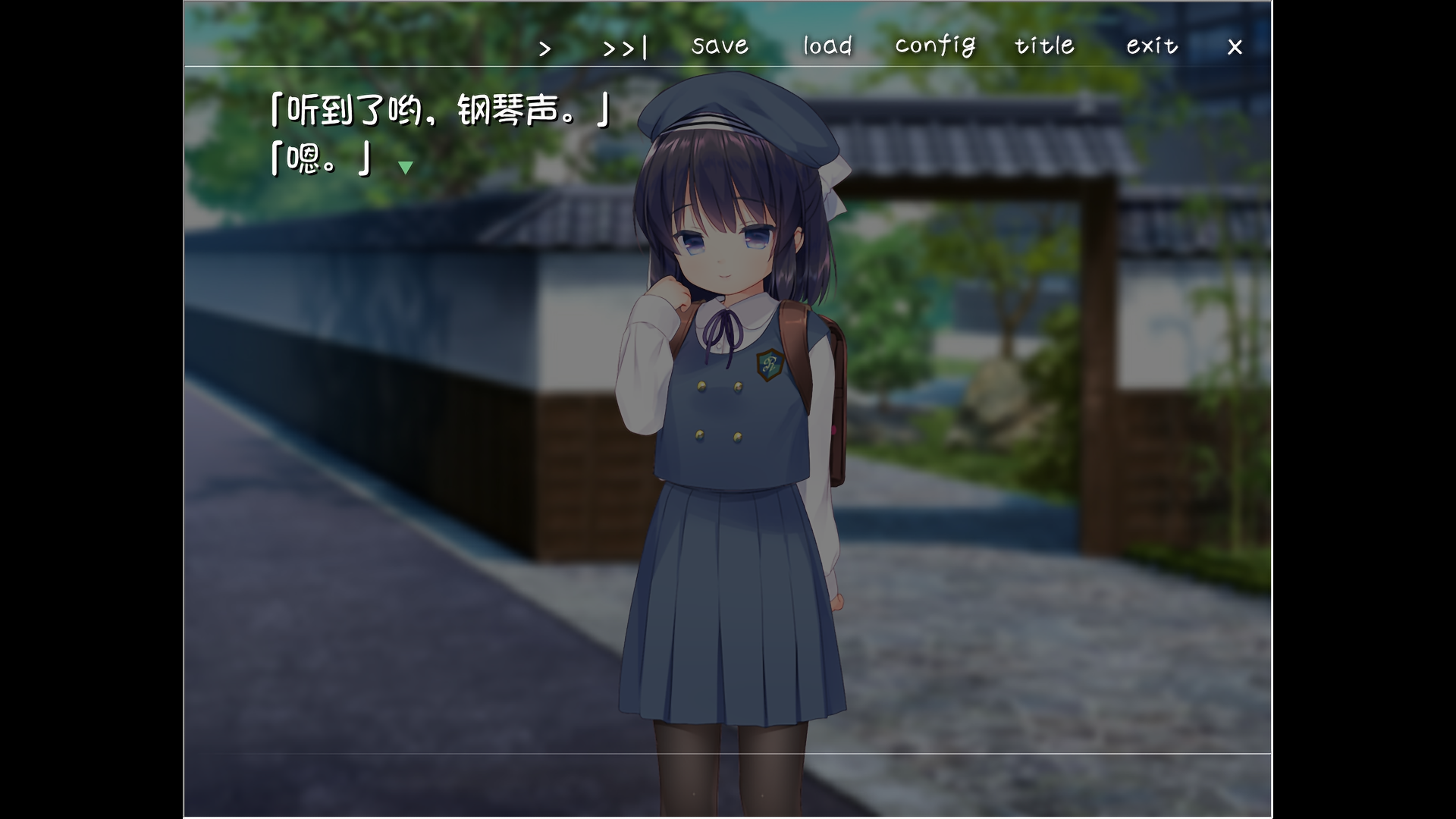Select the save icon text in the toolbar
The image size is (1456, 819).
(719, 46)
